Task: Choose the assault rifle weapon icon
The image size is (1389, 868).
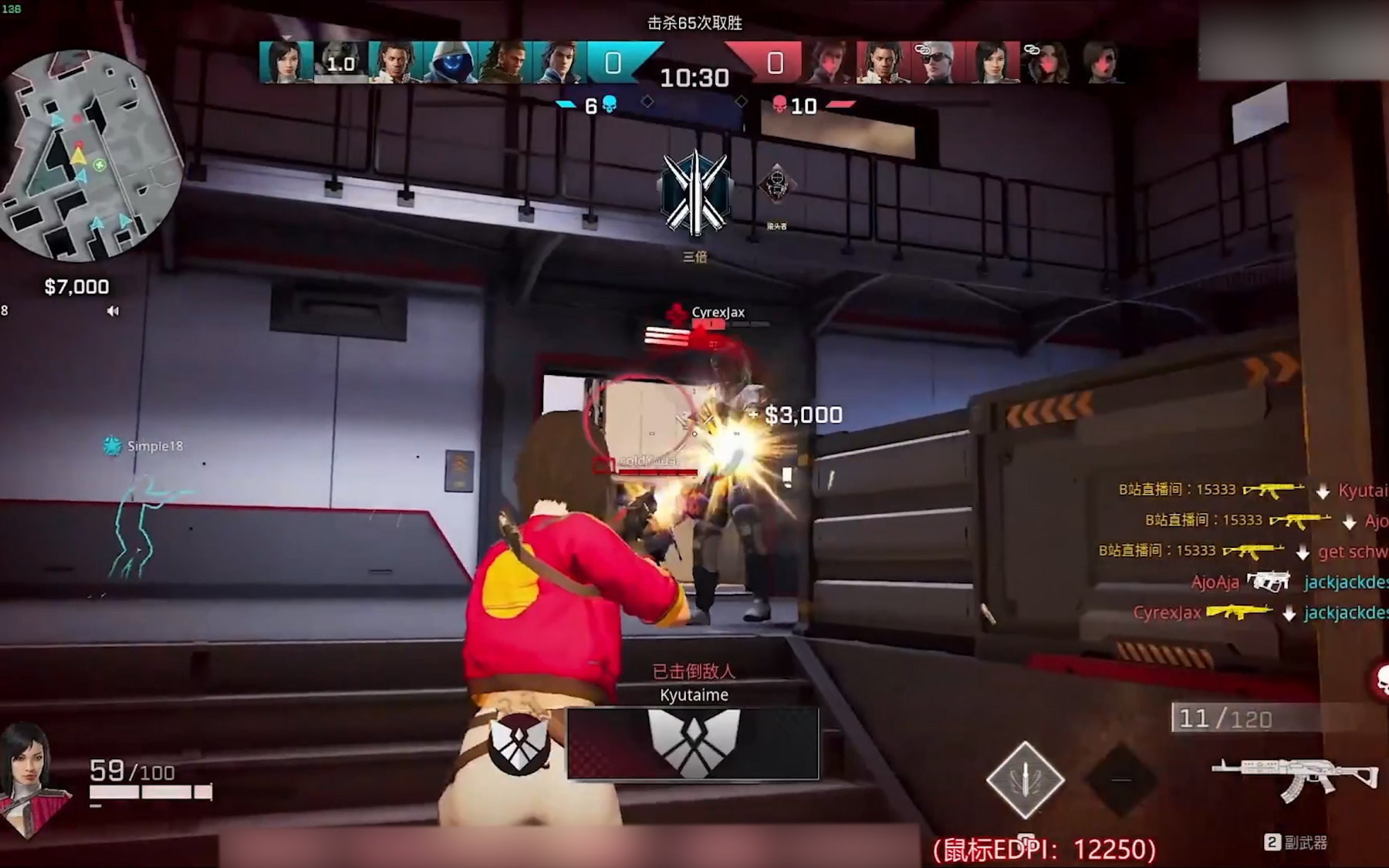Action: pos(1294,778)
